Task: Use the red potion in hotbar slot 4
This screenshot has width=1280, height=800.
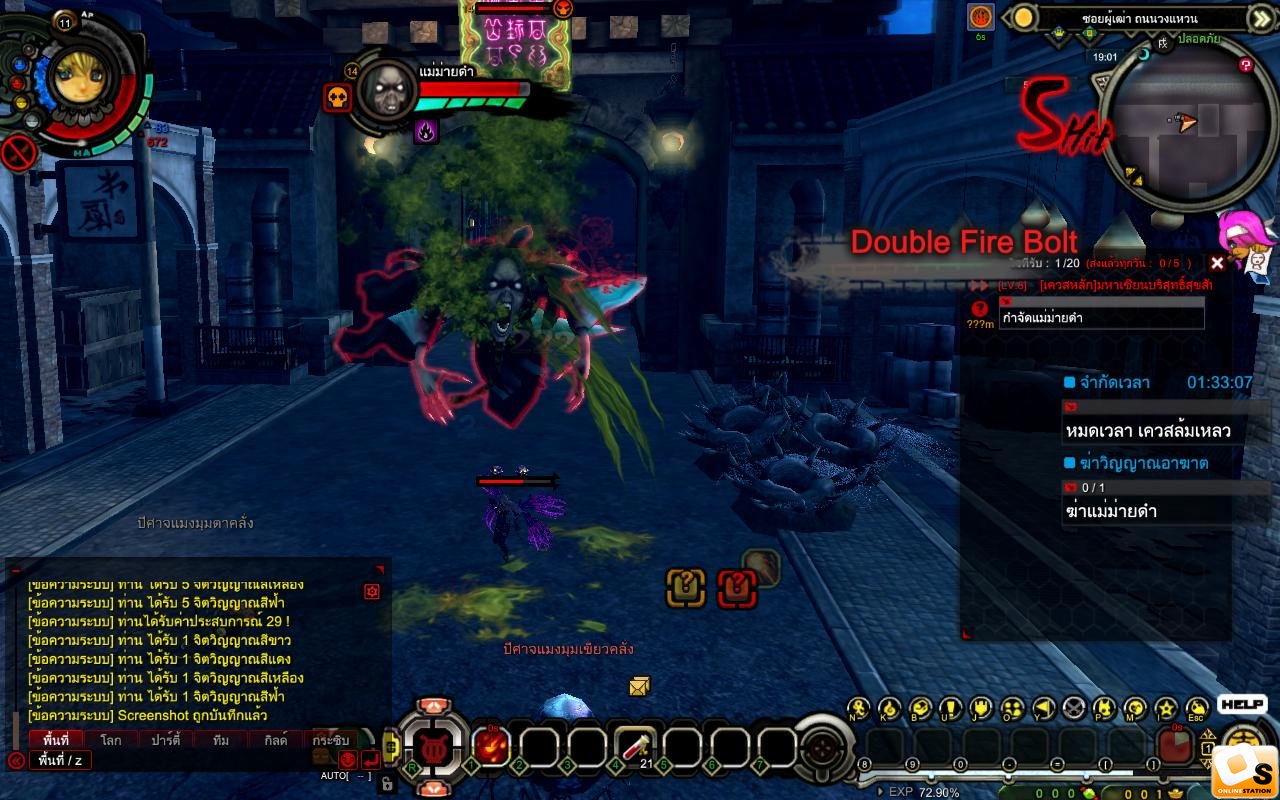Action: (634, 746)
